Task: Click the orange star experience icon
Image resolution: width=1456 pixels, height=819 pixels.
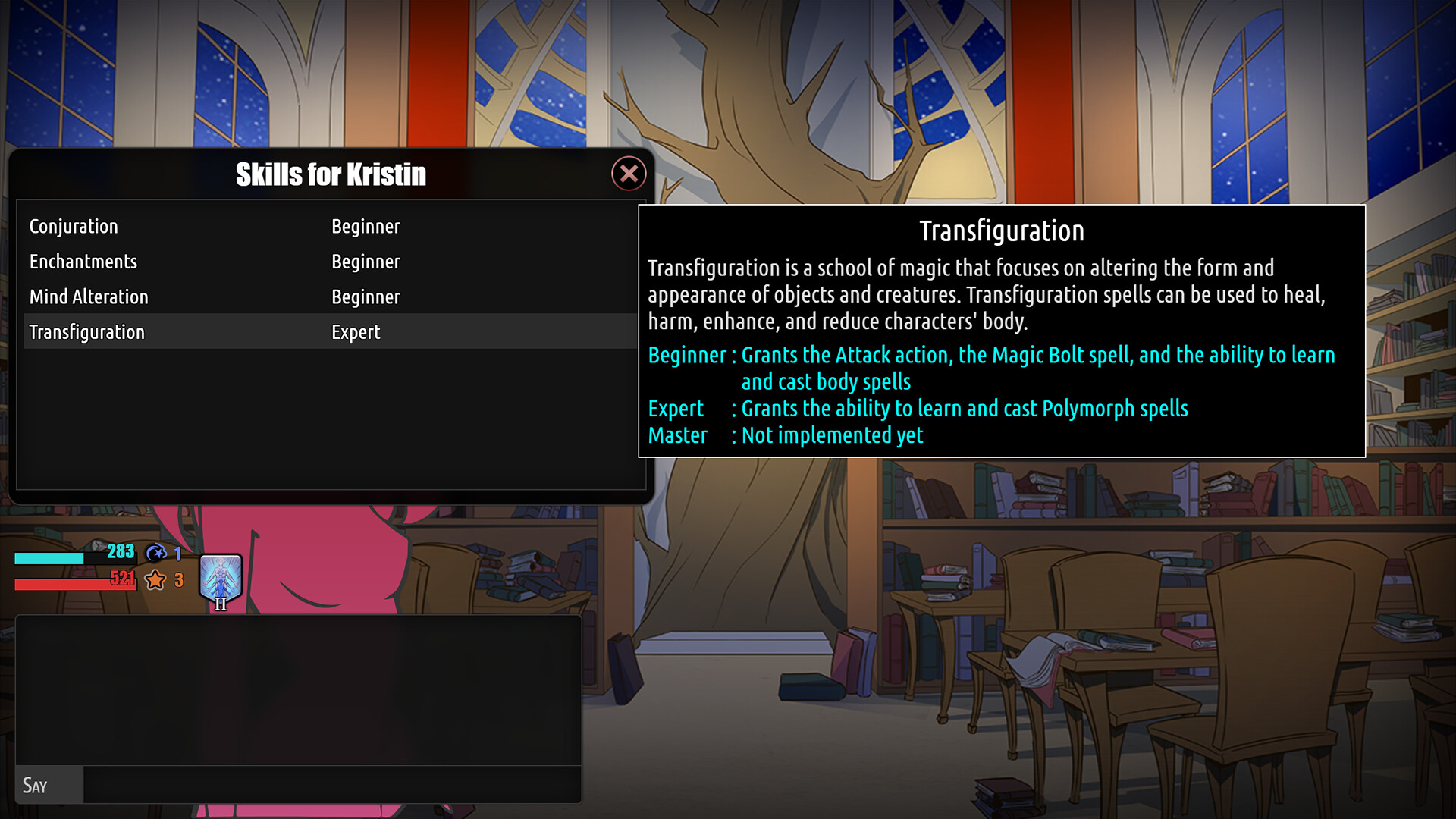Action: 155,579
